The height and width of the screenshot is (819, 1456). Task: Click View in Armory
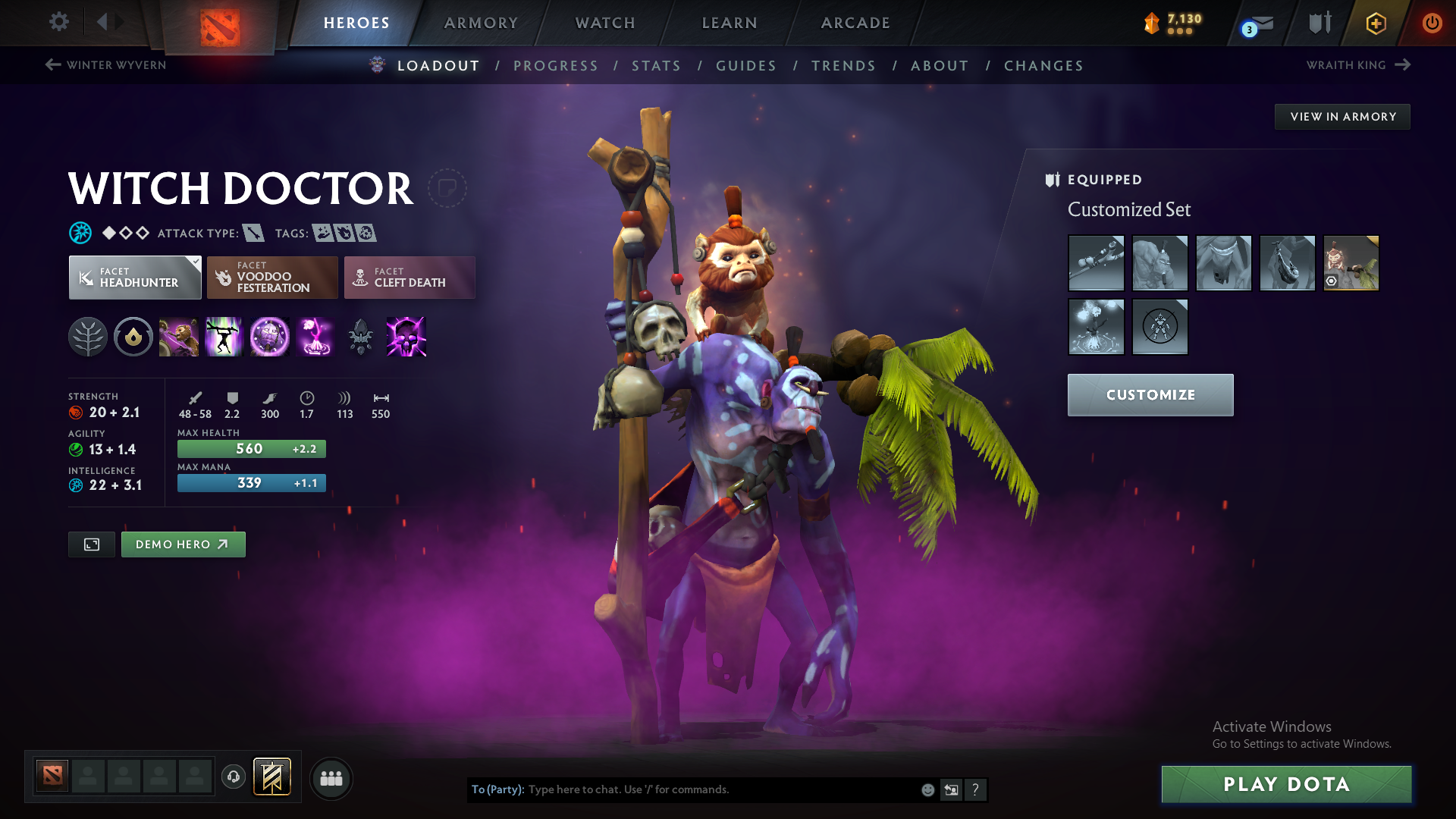1341,116
